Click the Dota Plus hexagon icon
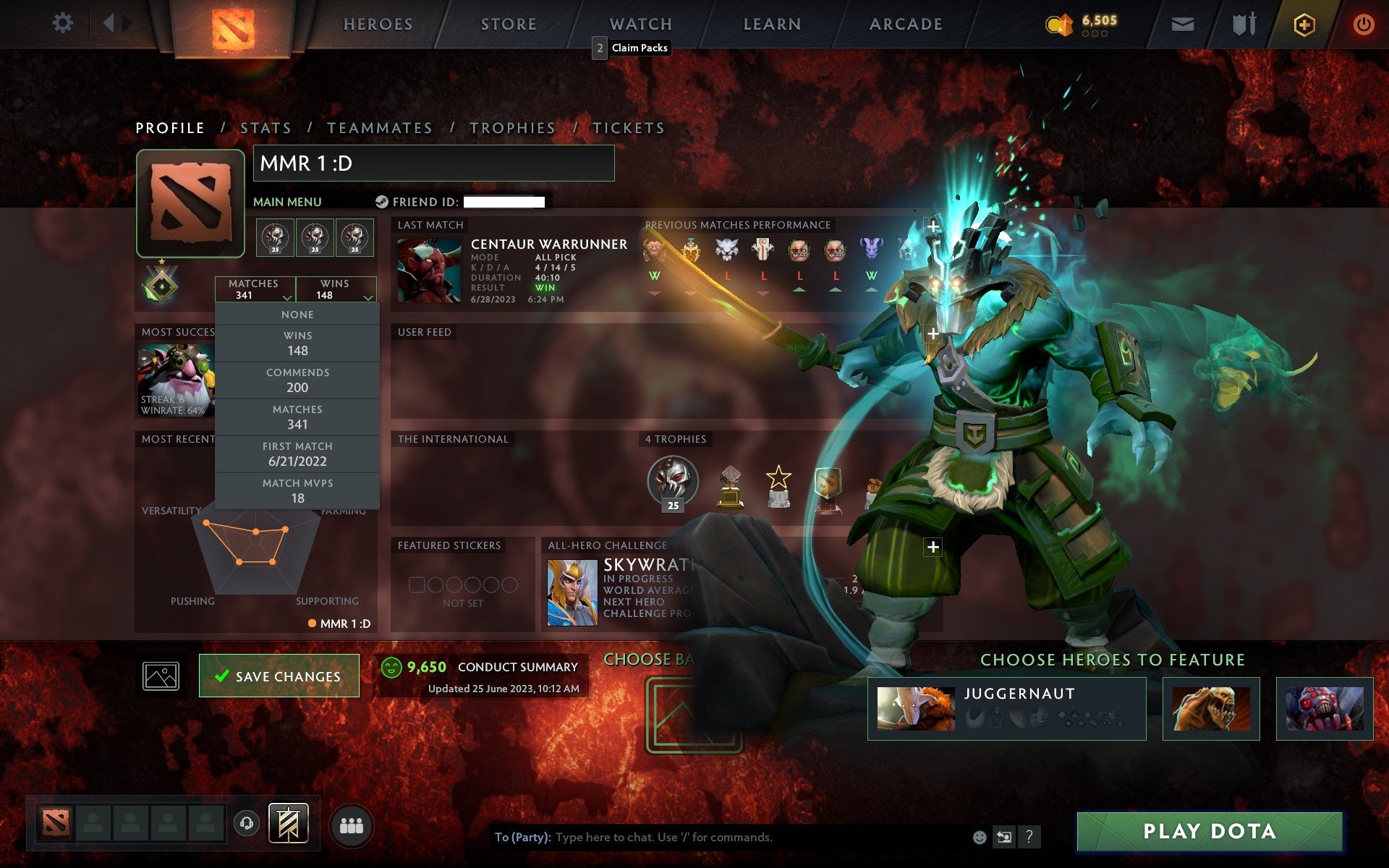 [x=1302, y=23]
